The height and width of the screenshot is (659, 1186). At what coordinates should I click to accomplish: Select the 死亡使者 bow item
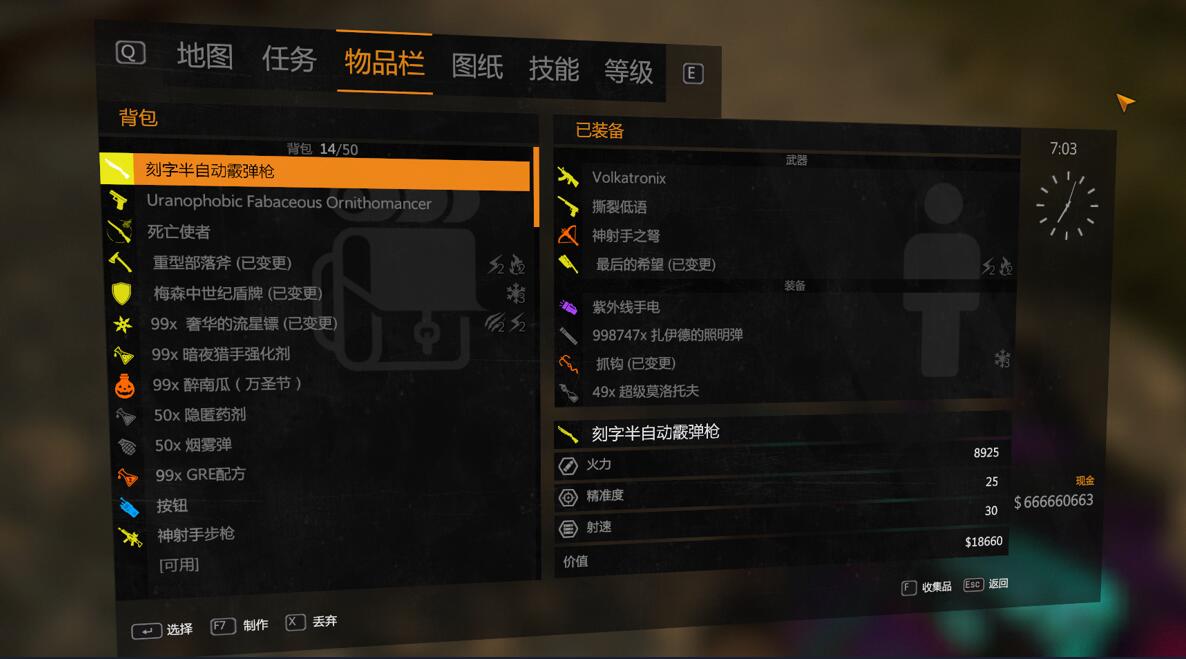pos(179,232)
